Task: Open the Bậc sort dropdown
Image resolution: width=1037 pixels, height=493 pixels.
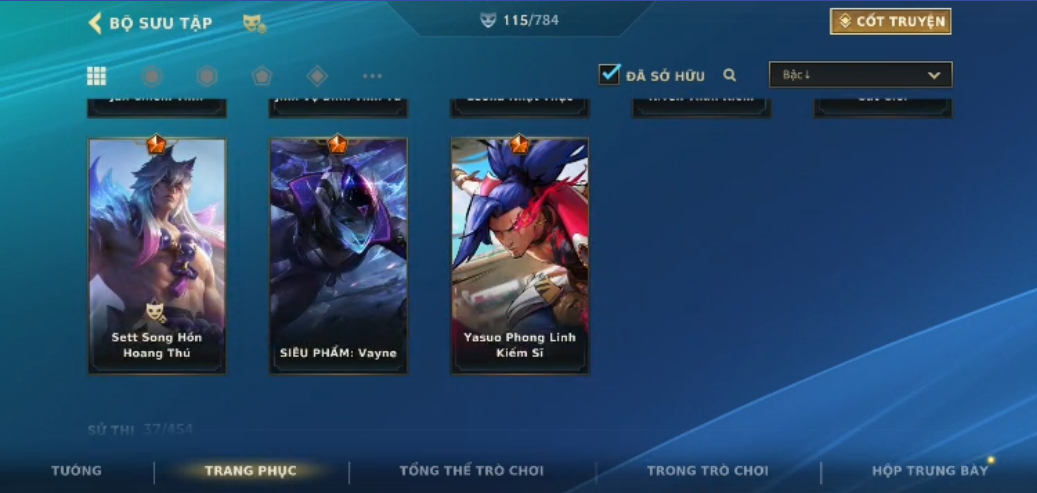Action: (x=860, y=75)
